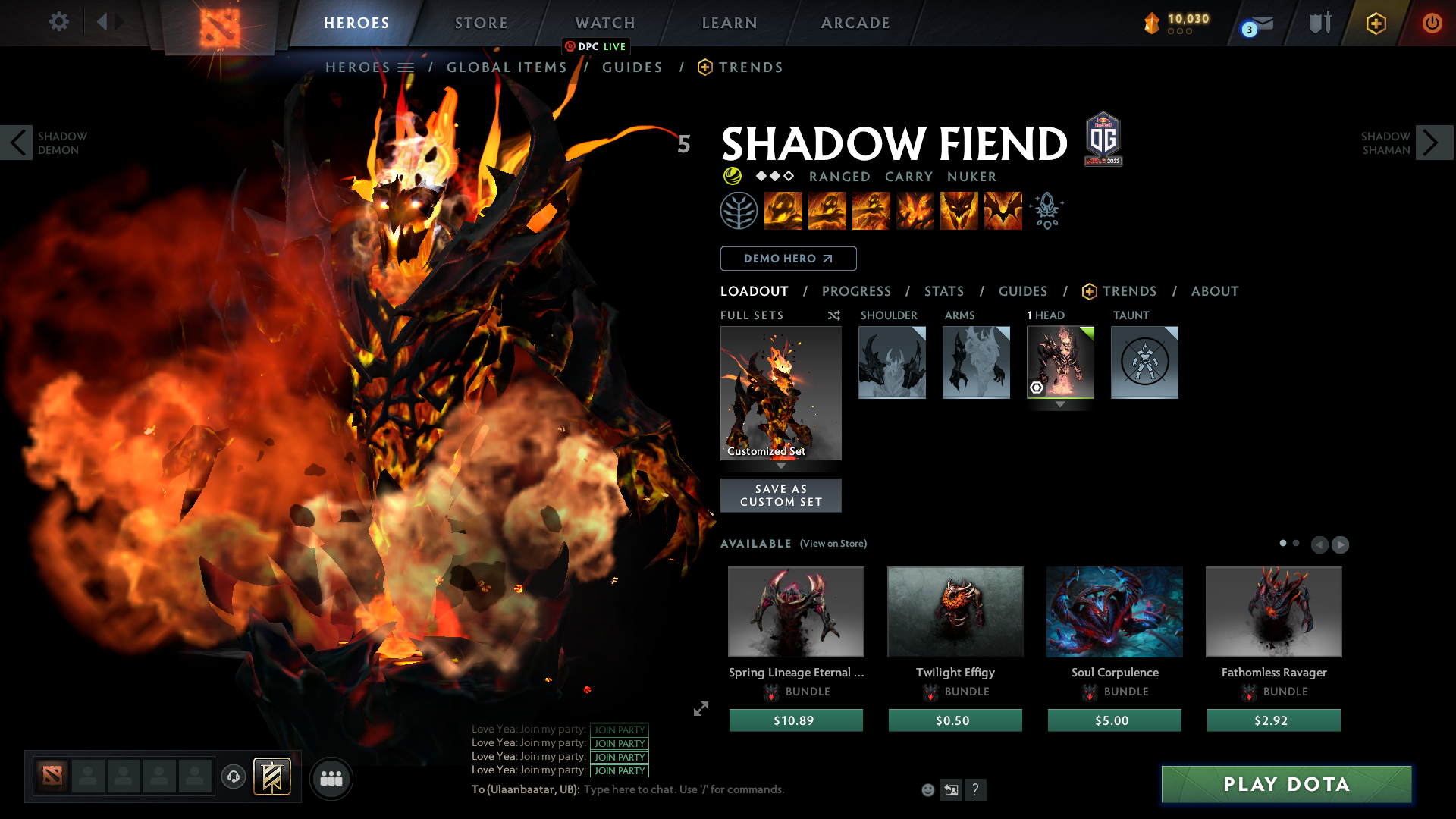Open View on Store next to AVAILABLE

(833, 544)
